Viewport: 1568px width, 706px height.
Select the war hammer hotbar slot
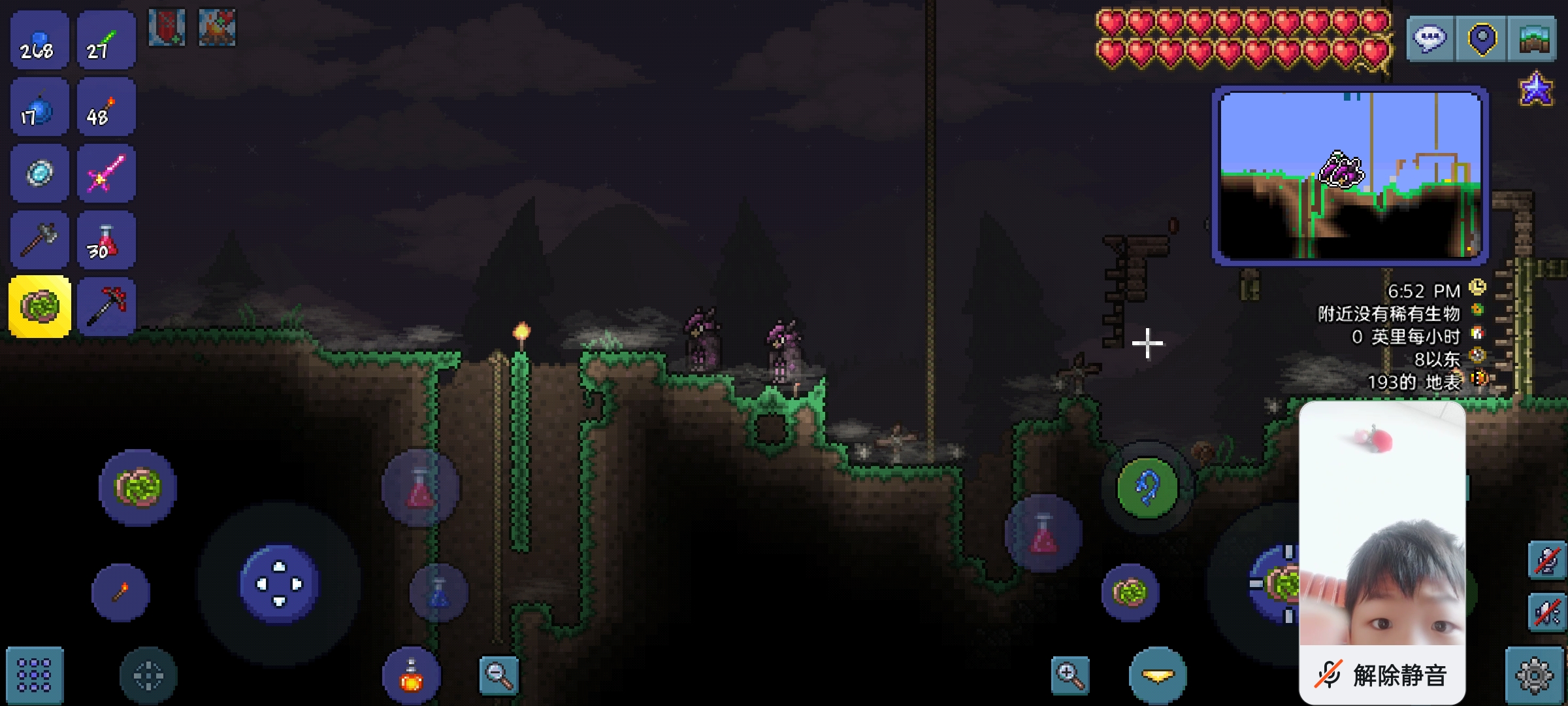(x=39, y=241)
